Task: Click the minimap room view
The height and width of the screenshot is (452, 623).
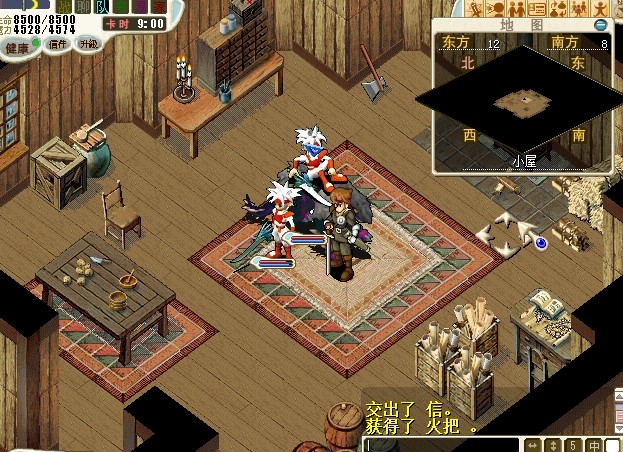Action: point(523,100)
